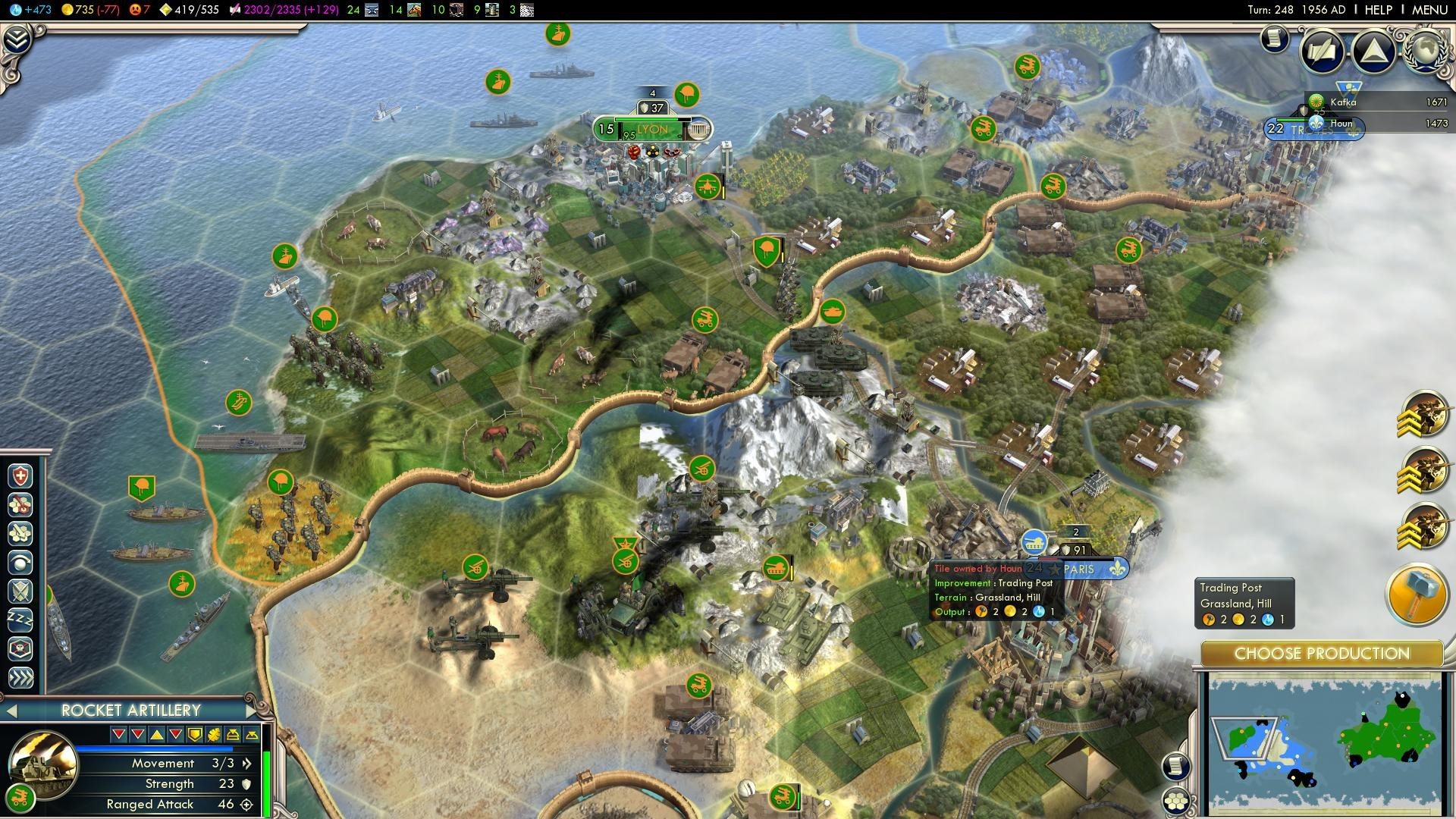Viewport: 1456px width, 819px height.
Task: Put the unit to sleep with Zzz
Action: (20, 620)
